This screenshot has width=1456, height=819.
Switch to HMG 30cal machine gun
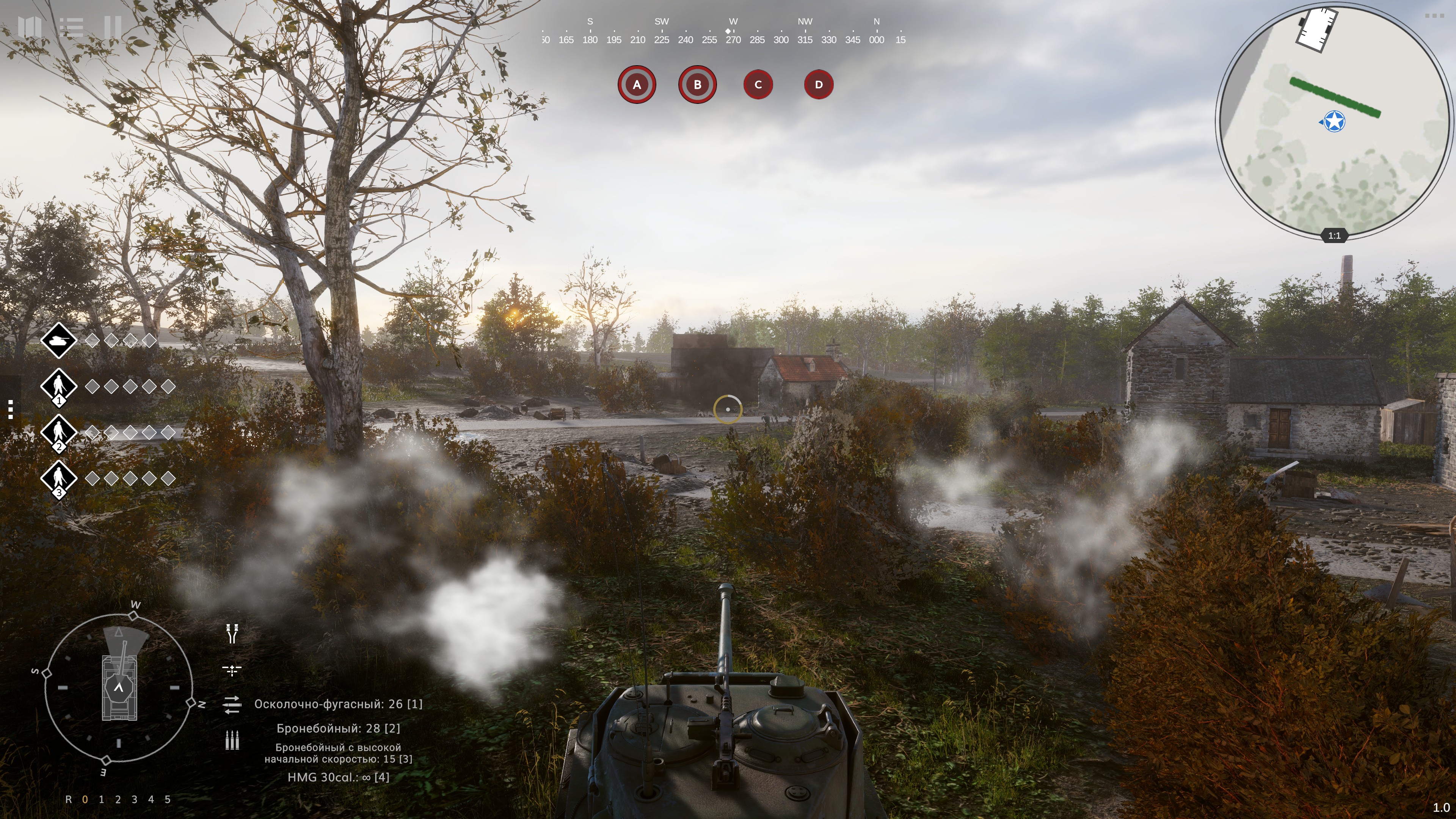point(338,778)
